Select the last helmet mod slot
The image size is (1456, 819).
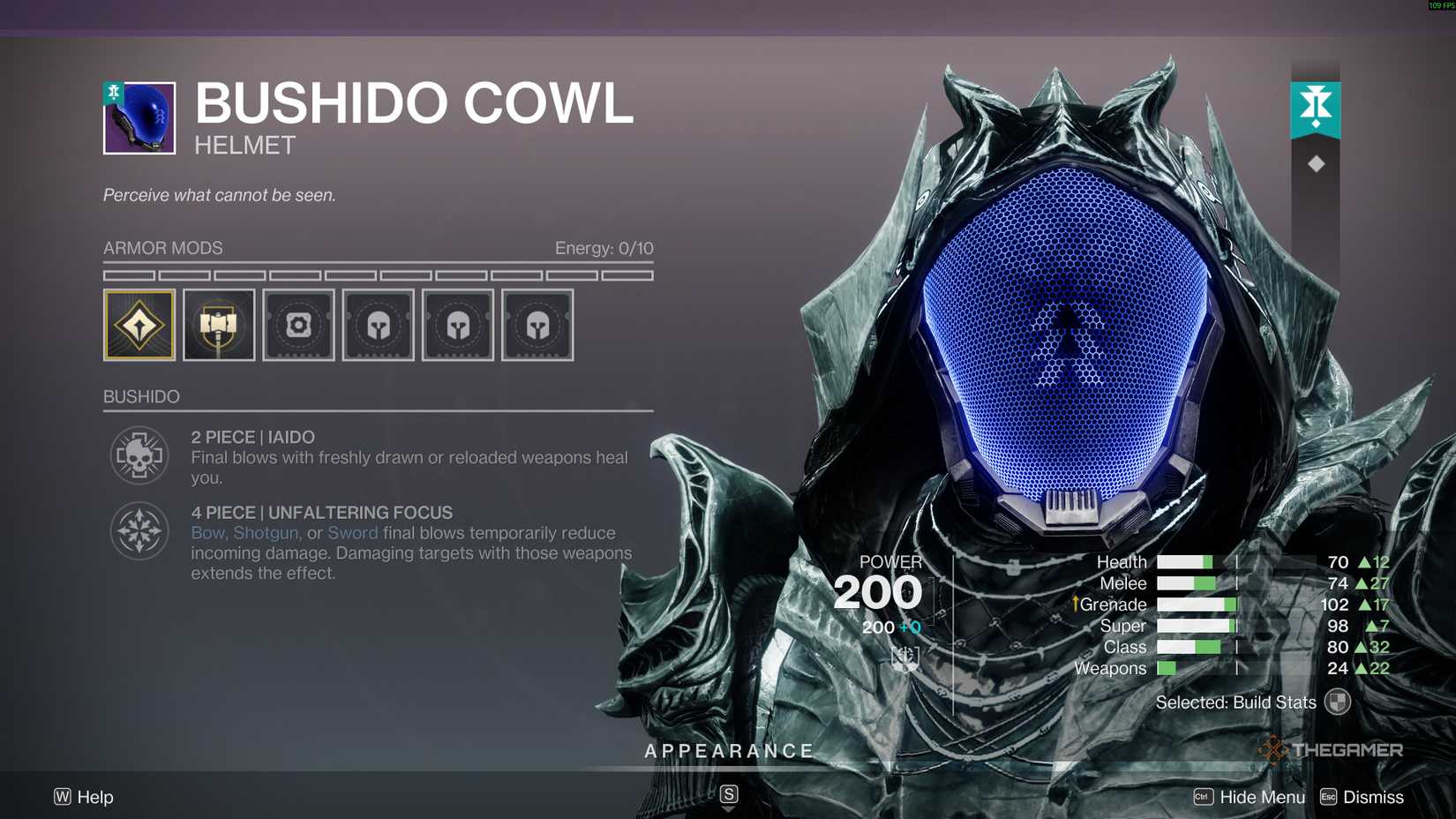(x=537, y=325)
